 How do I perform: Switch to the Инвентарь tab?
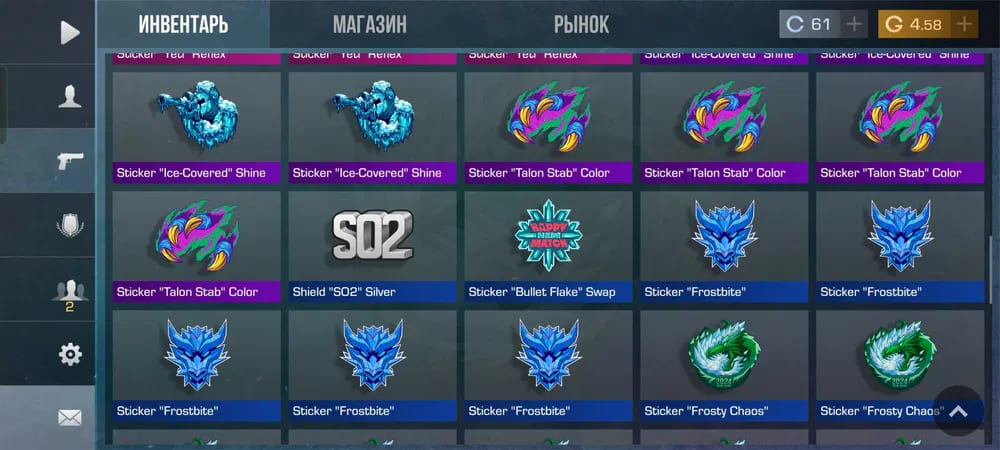pyautogui.click(x=183, y=24)
